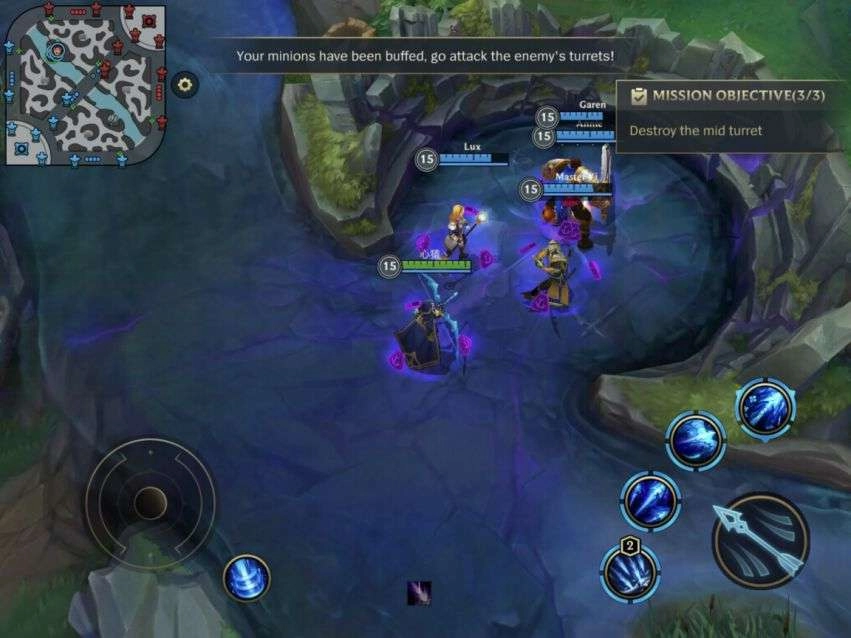
Task: Fire the basic attack arrow button
Action: 760,541
